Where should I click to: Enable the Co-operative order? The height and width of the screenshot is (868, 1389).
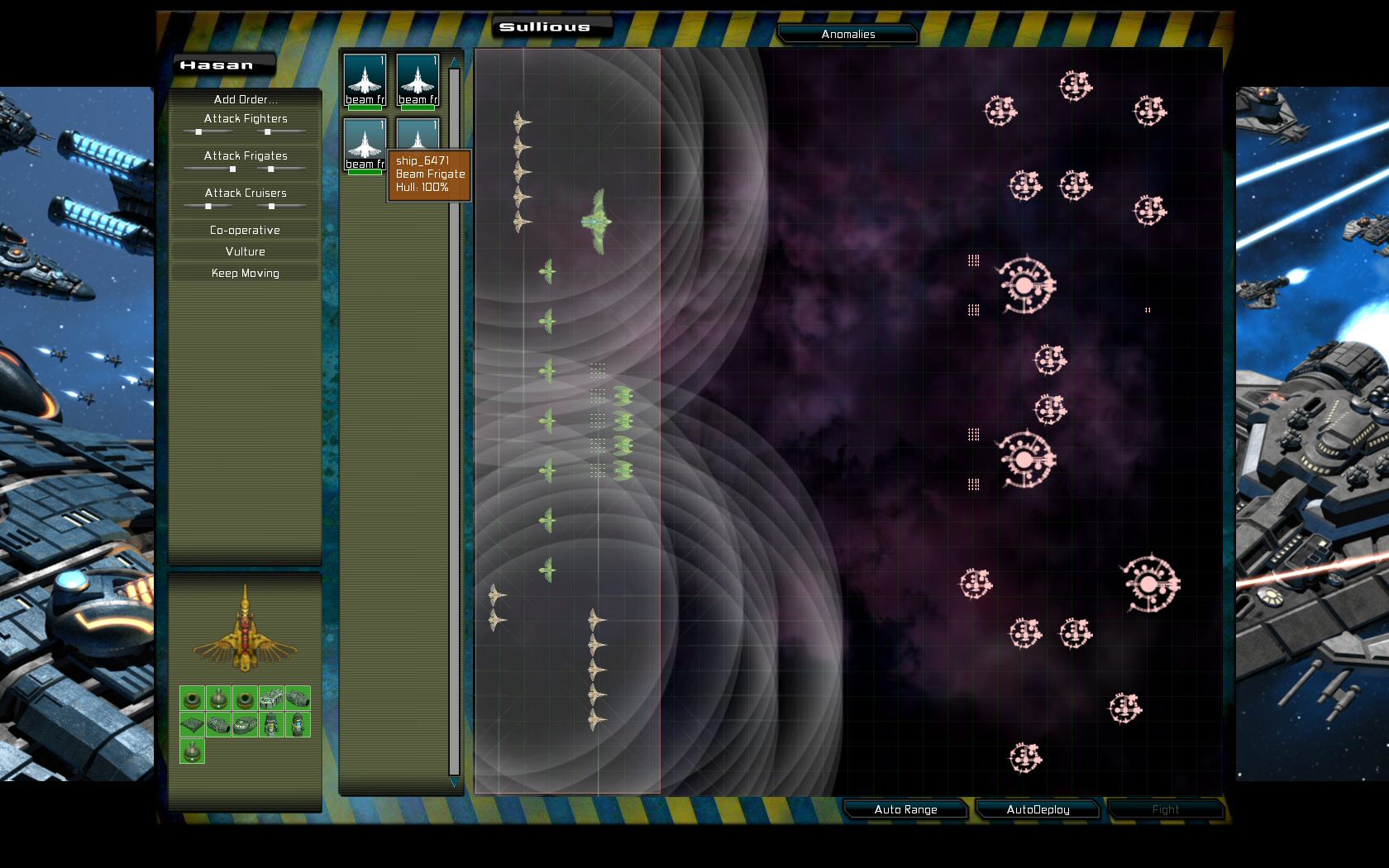[x=245, y=230]
